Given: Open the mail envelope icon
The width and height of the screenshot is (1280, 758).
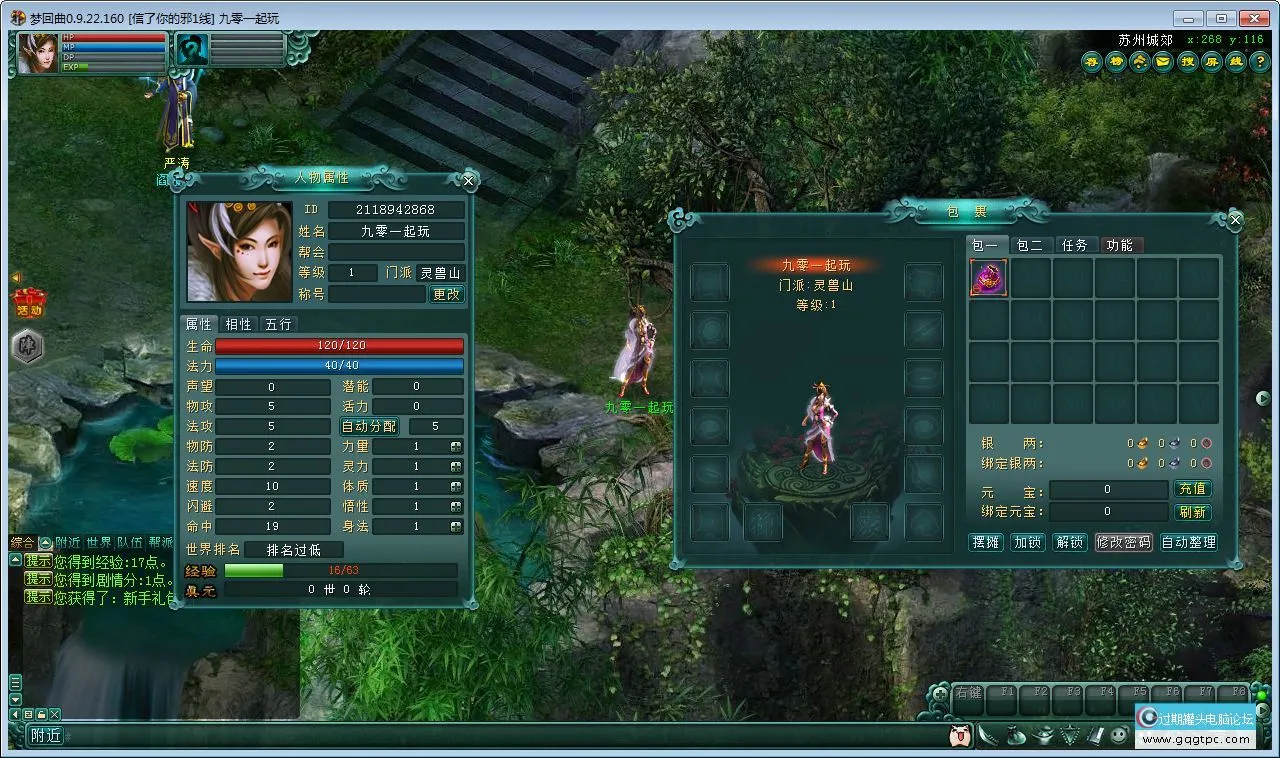Looking at the screenshot, I should pos(1162,62).
